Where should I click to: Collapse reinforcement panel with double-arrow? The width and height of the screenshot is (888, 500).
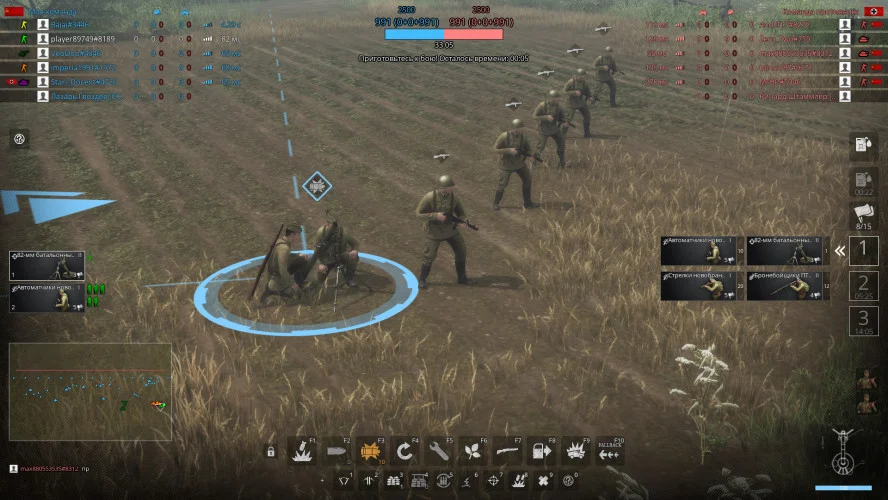tap(841, 251)
